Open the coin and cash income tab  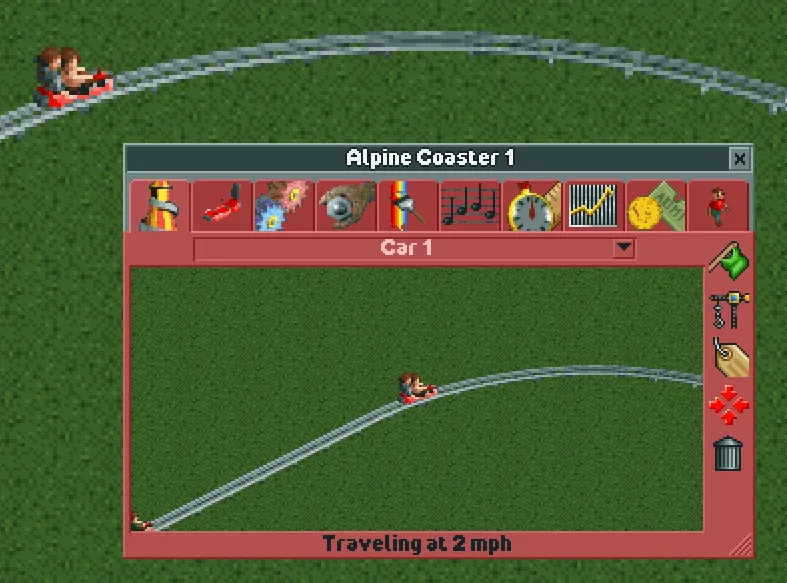656,206
